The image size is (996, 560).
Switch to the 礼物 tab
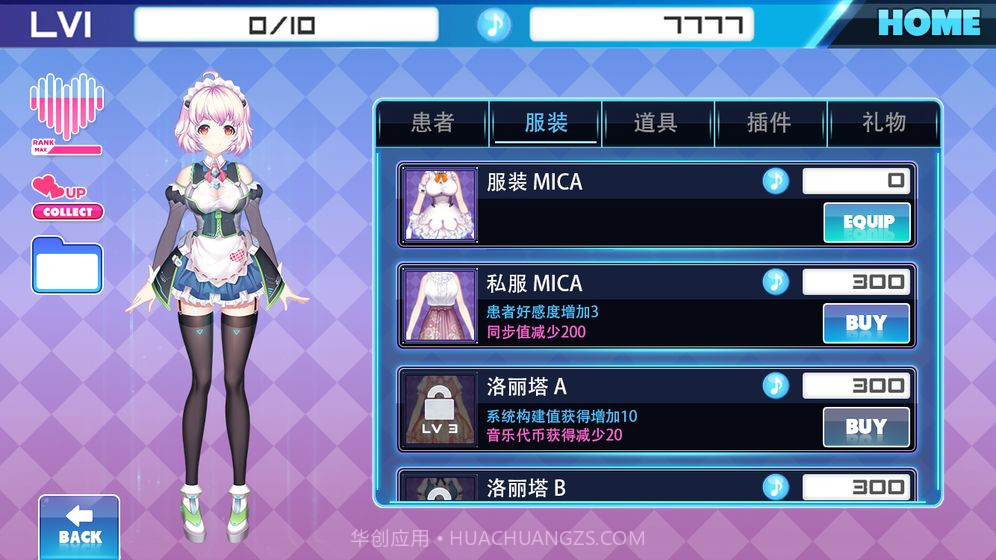884,123
